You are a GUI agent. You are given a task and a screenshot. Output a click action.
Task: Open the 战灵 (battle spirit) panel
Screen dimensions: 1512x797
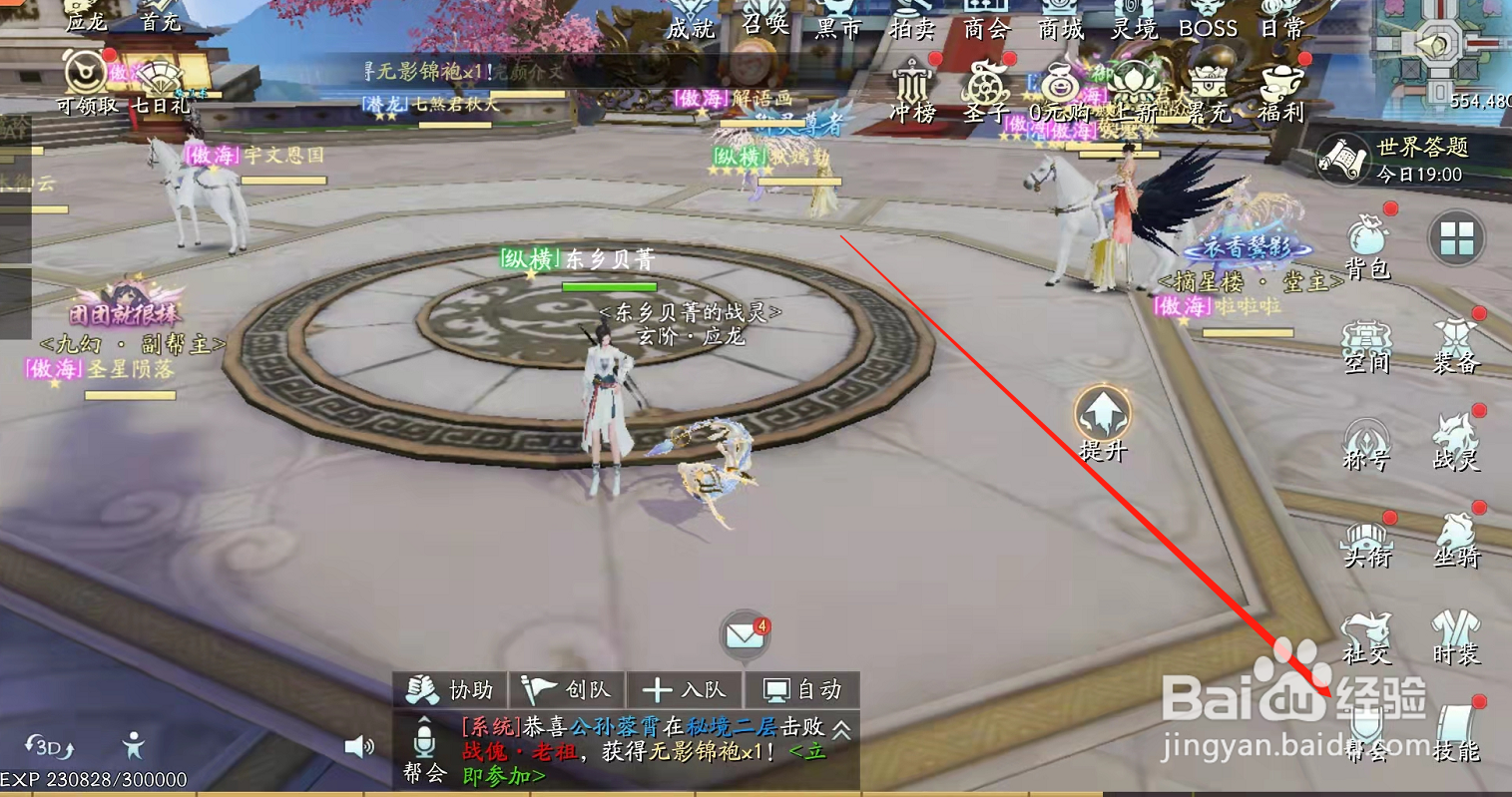pos(1456,442)
